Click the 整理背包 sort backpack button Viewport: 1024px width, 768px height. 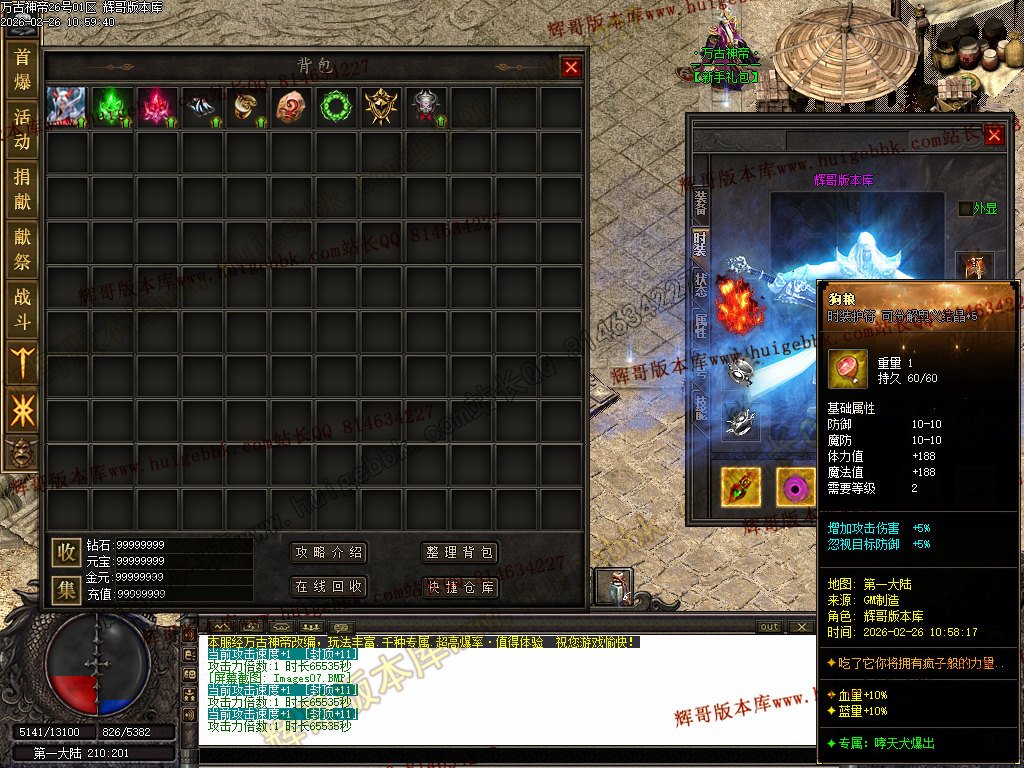459,553
